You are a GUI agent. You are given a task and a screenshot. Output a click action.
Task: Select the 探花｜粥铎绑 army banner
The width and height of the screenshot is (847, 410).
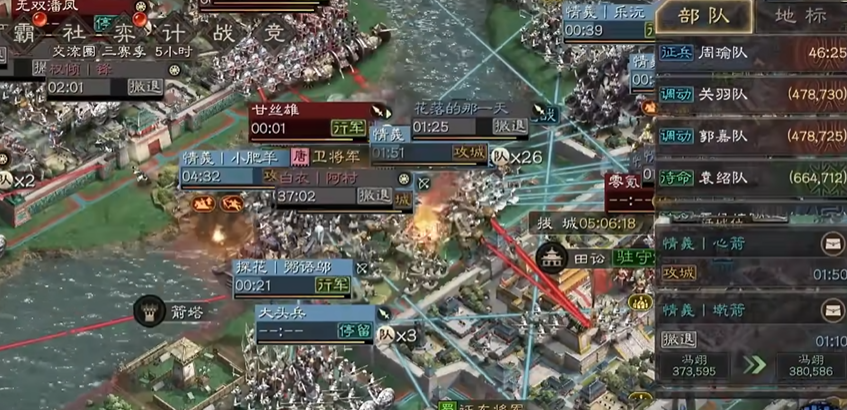click(293, 277)
